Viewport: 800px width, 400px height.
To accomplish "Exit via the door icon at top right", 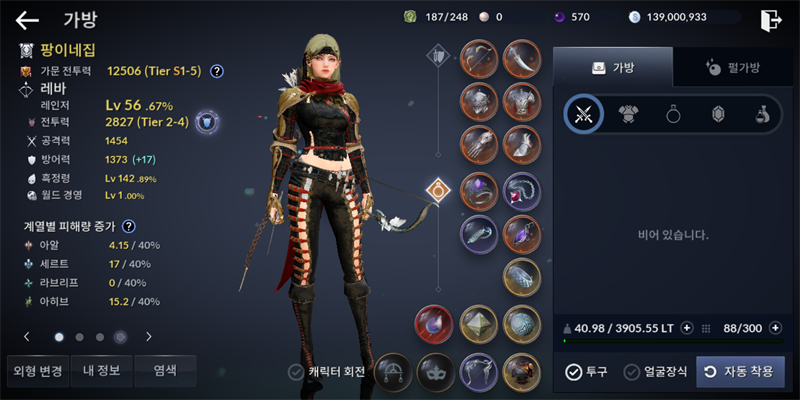I will [770, 19].
